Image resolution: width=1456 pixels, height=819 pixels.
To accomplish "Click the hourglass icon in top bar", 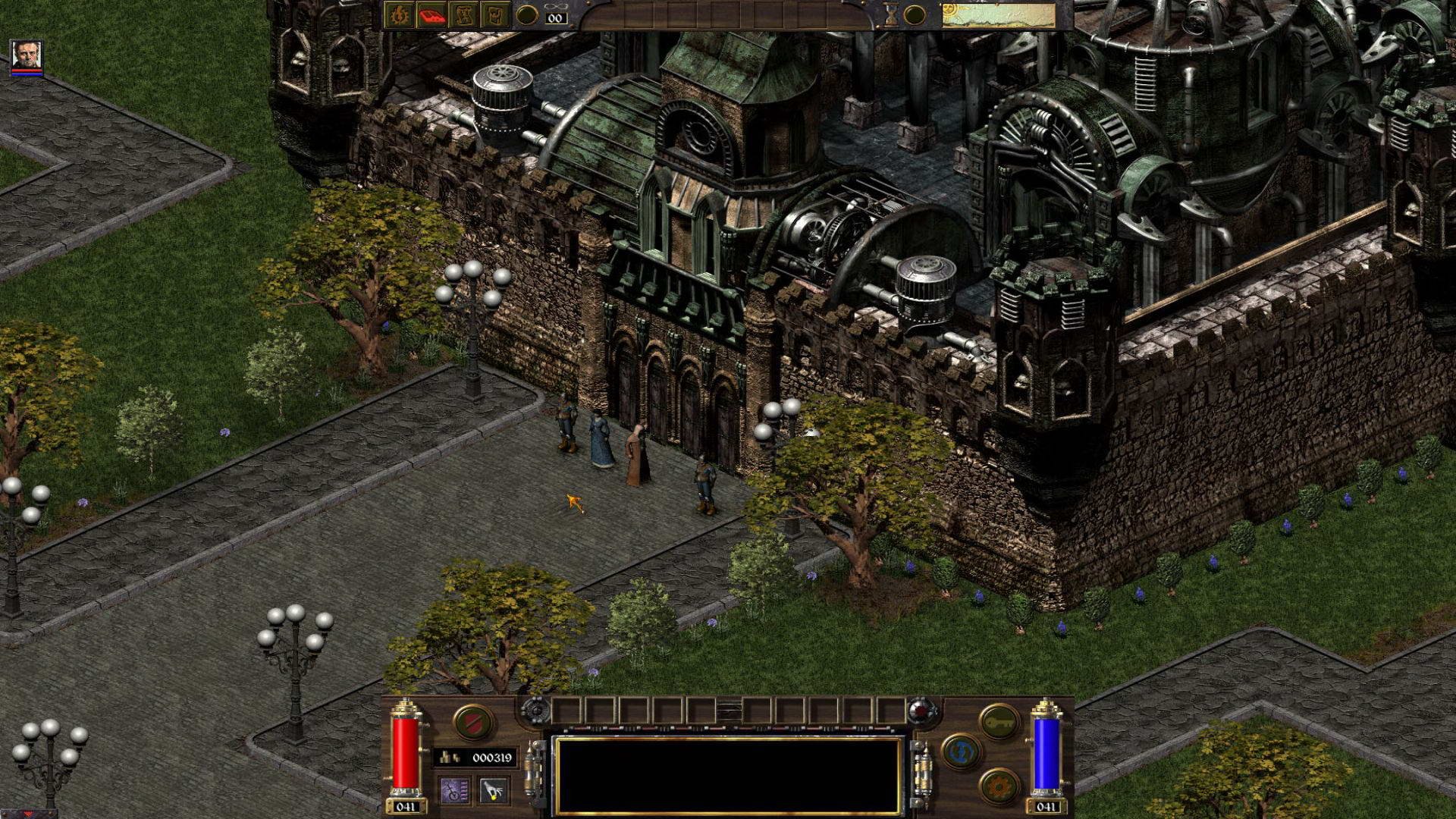I will coord(893,15).
